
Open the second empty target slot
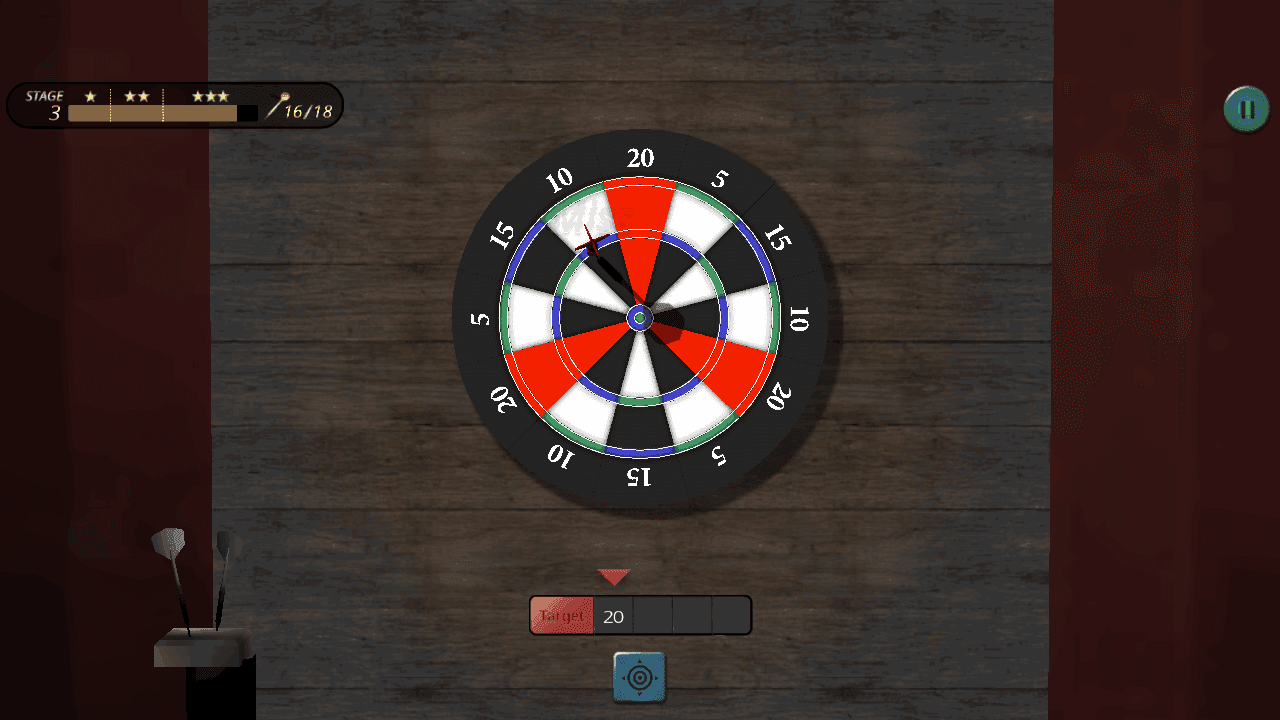pyautogui.click(x=690, y=615)
